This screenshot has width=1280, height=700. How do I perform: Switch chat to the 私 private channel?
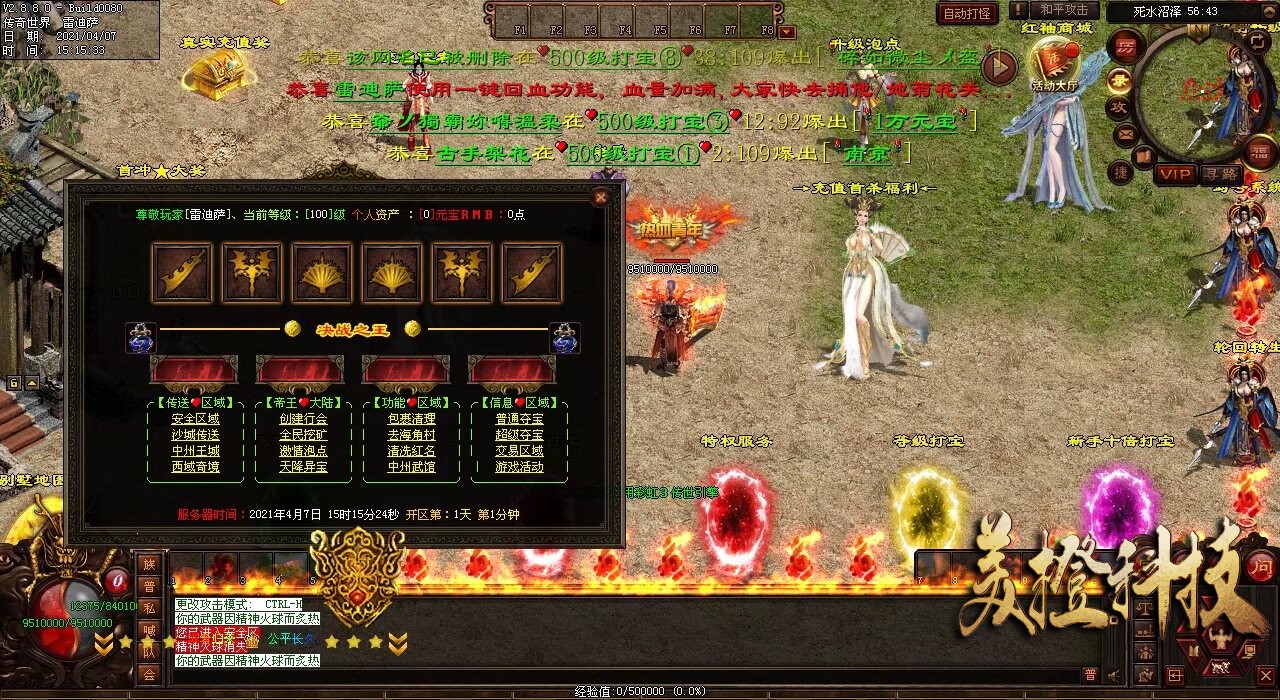click(x=149, y=607)
